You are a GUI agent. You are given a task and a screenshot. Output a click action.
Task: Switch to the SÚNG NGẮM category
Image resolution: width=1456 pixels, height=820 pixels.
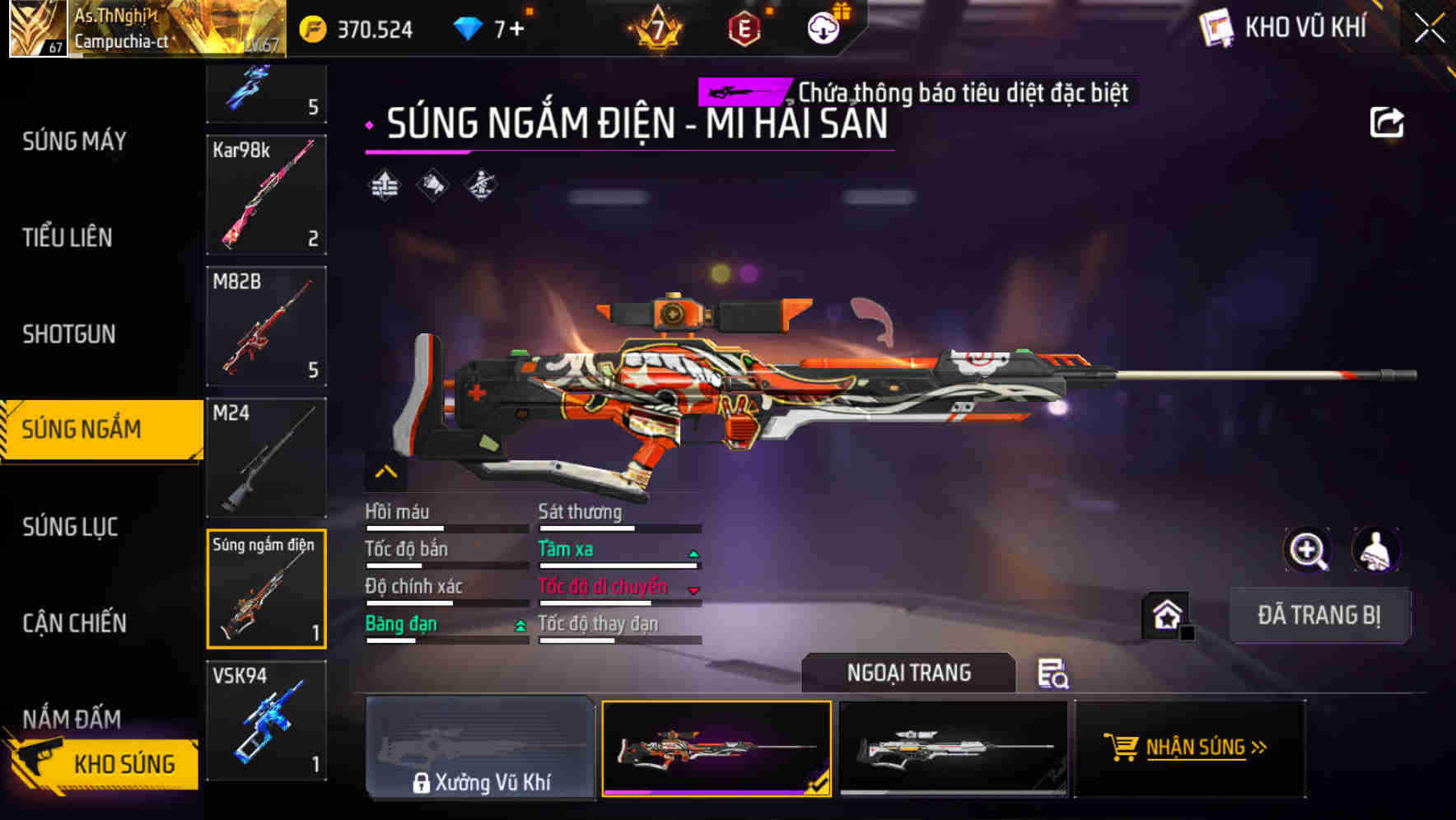[97, 429]
